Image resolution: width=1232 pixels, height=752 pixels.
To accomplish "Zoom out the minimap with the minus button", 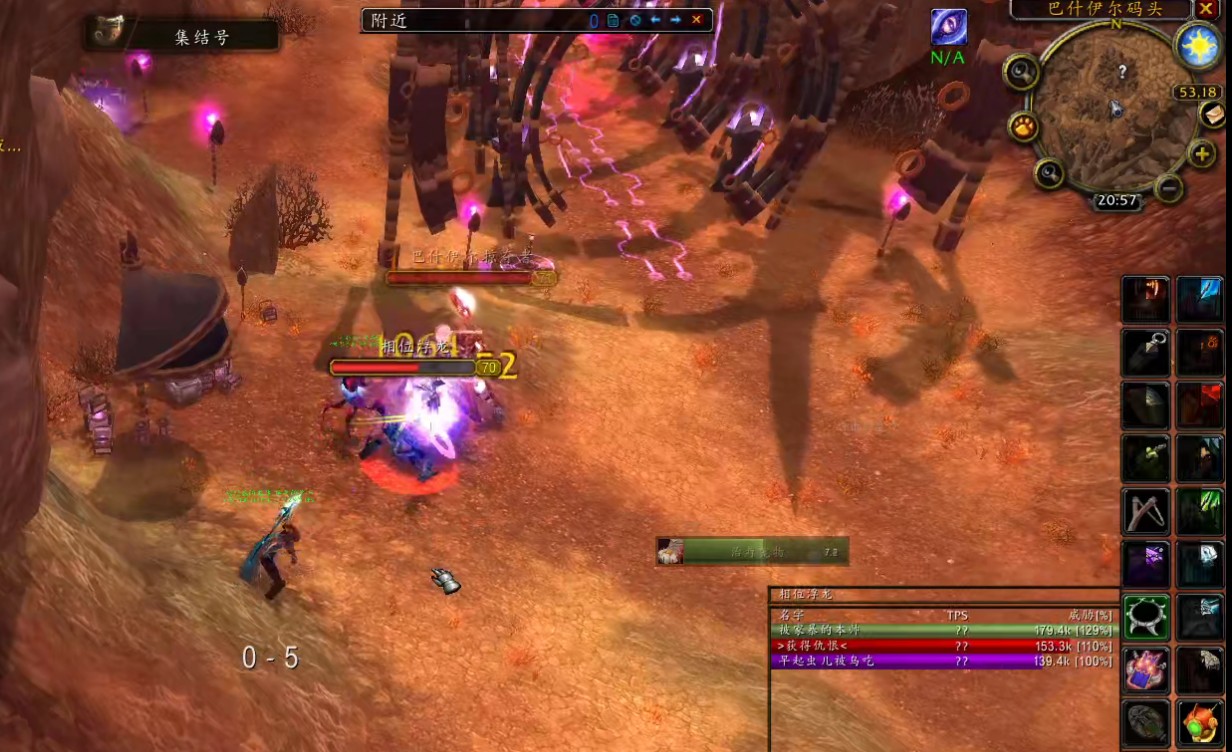I will click(x=1168, y=187).
